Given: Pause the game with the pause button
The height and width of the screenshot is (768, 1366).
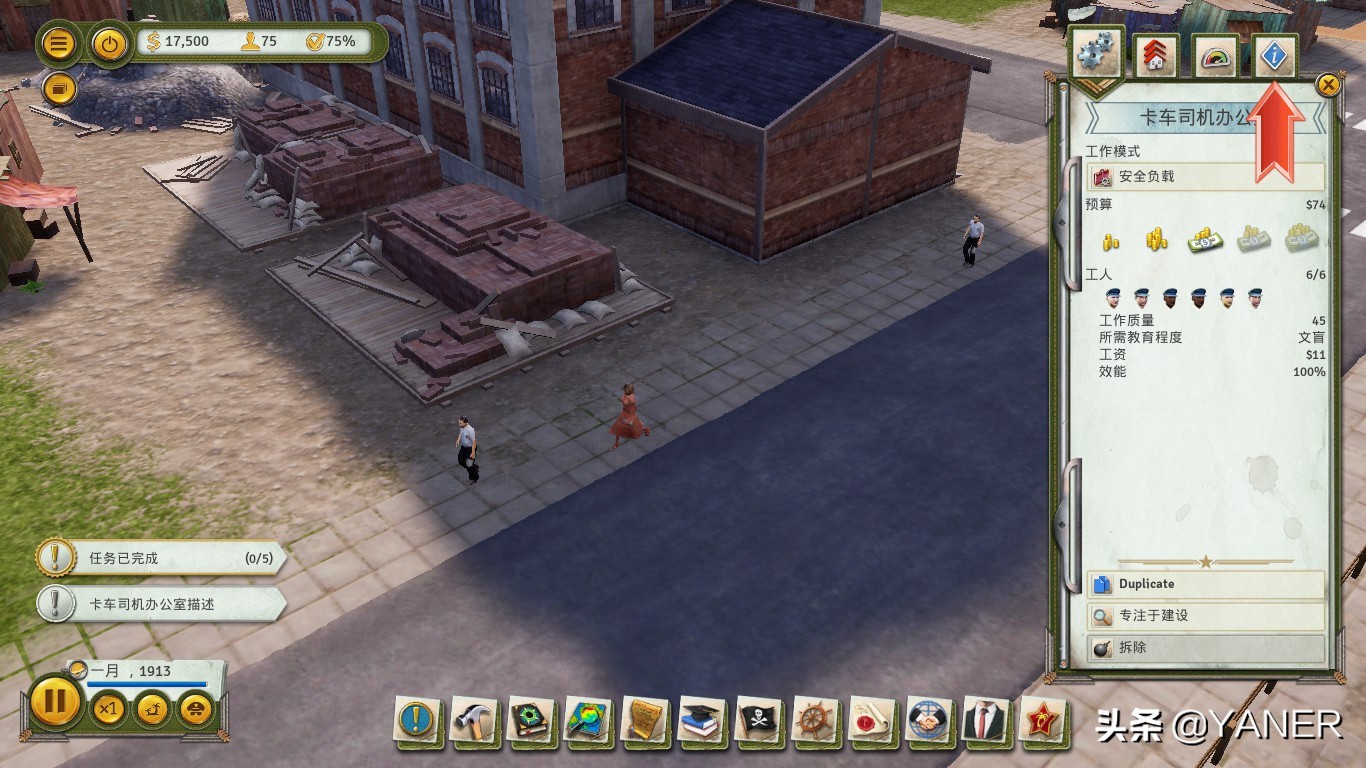Looking at the screenshot, I should point(55,702).
